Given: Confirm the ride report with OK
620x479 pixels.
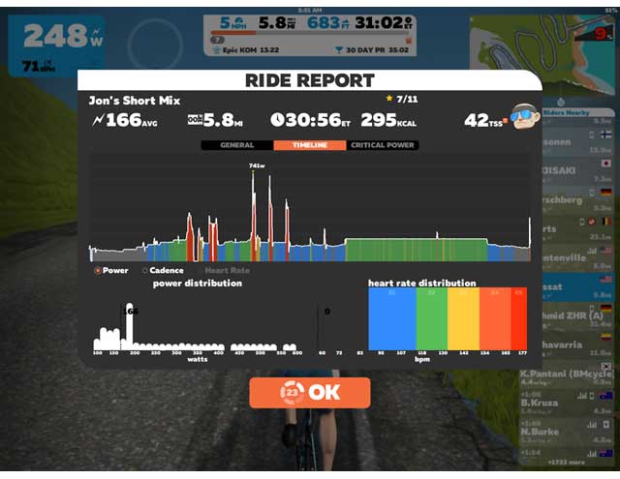Looking at the screenshot, I should click(310, 393).
